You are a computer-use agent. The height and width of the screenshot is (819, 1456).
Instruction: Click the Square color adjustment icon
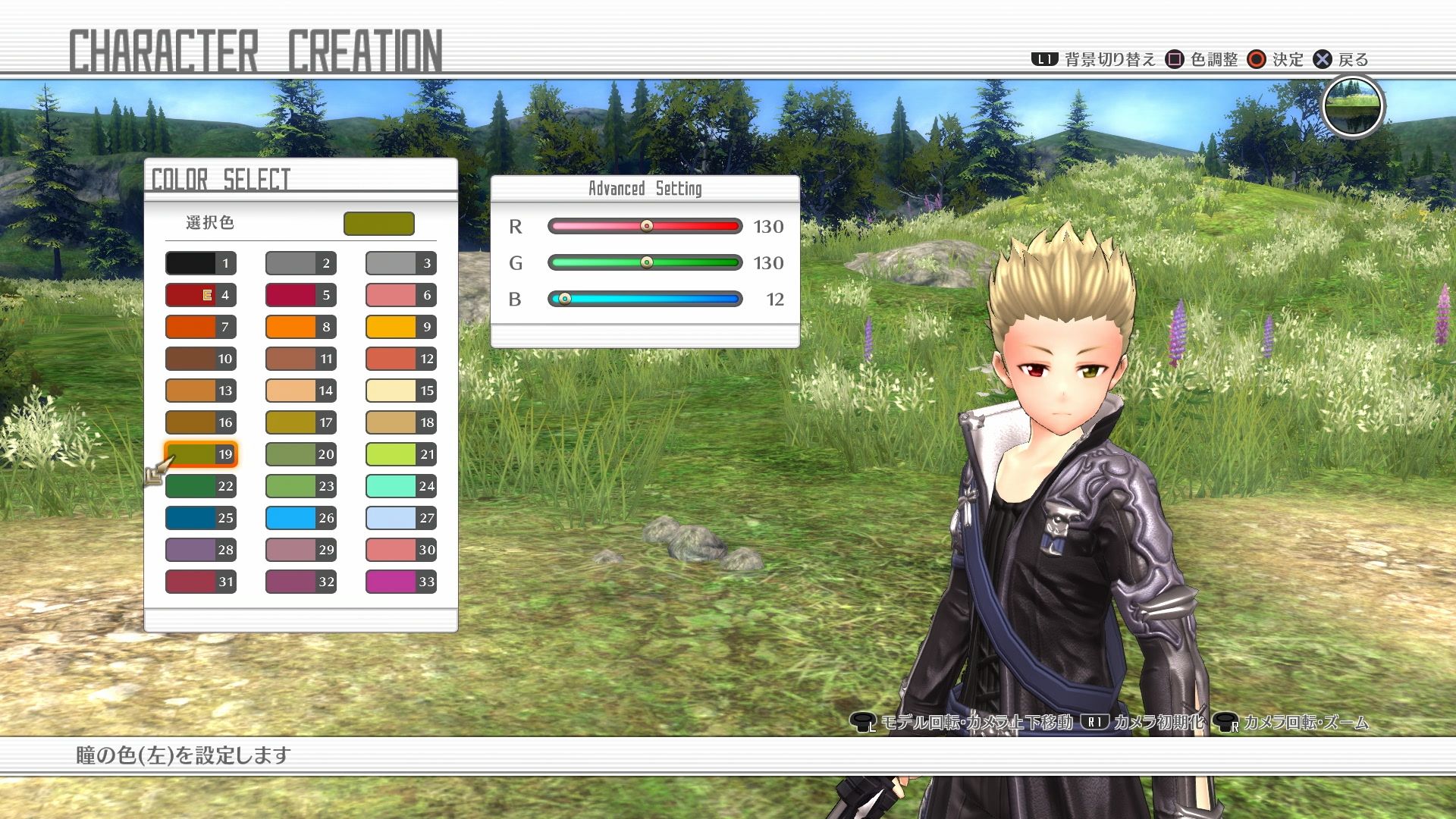(x=1173, y=59)
